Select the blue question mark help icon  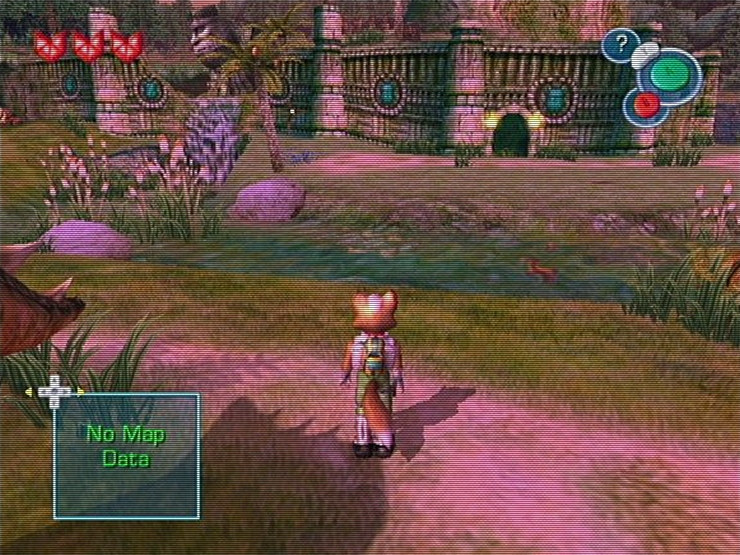tap(620, 45)
